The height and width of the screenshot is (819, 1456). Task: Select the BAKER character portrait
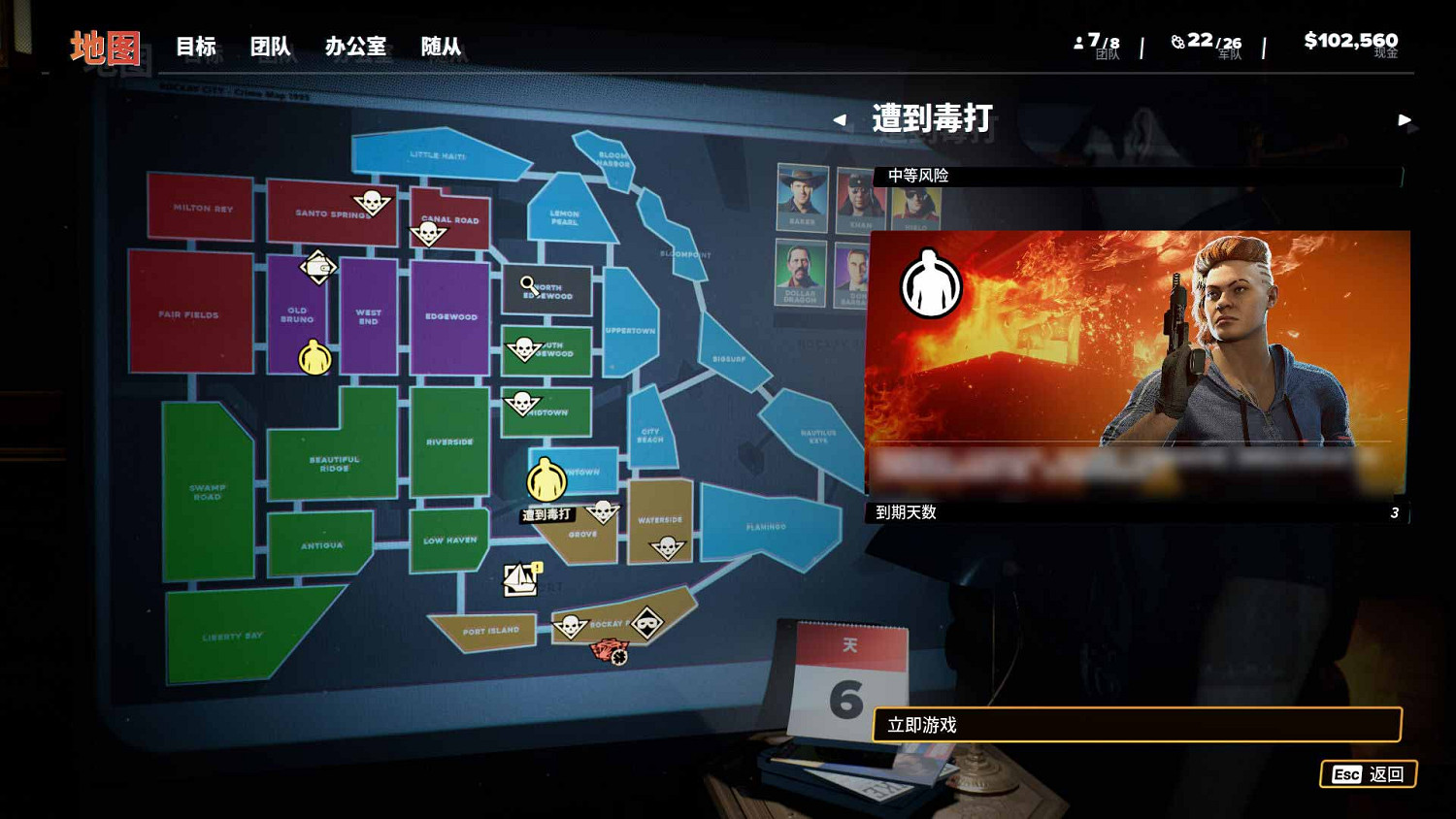pos(802,199)
